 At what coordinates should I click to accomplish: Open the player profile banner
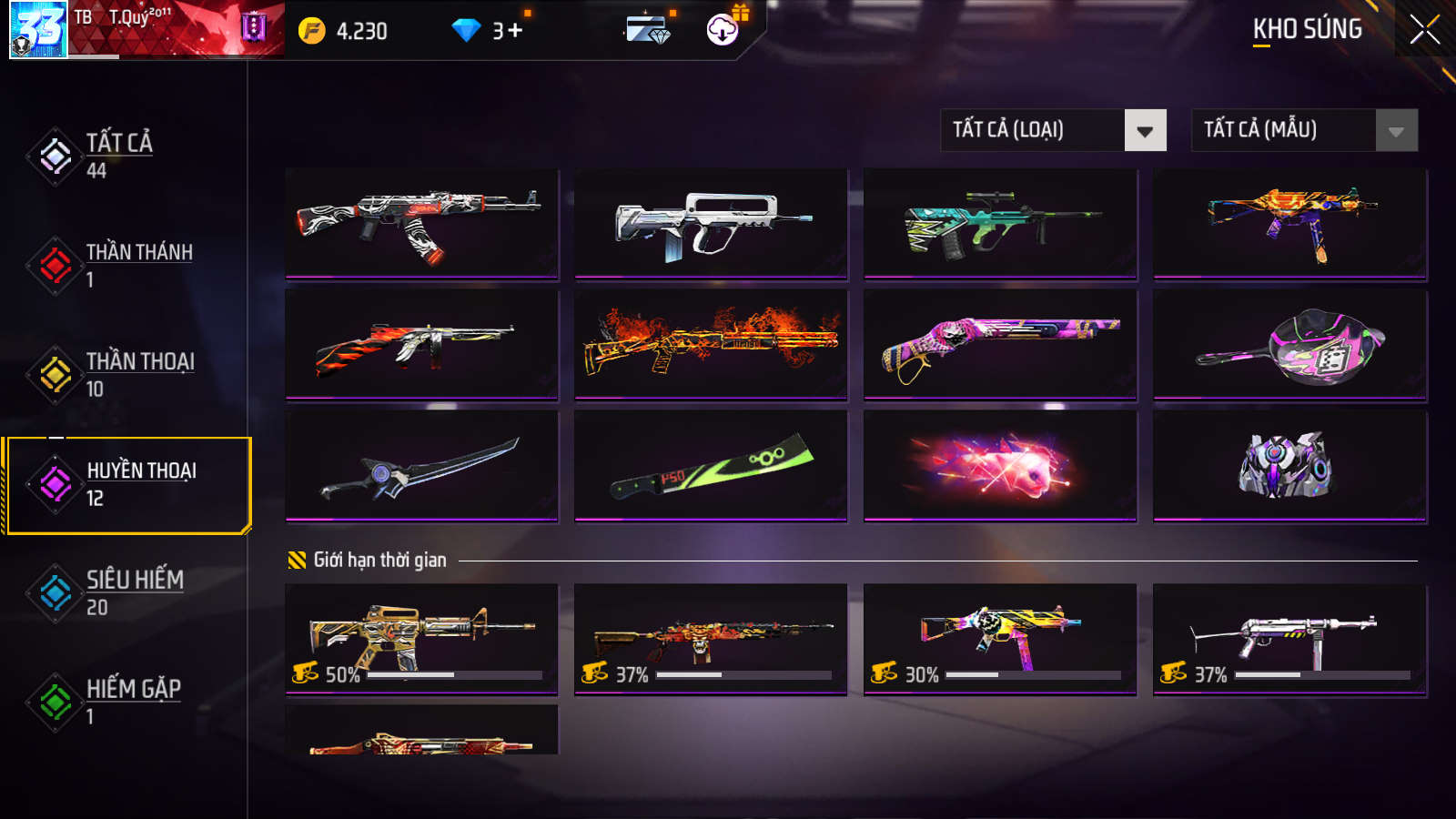pyautogui.click(x=146, y=29)
